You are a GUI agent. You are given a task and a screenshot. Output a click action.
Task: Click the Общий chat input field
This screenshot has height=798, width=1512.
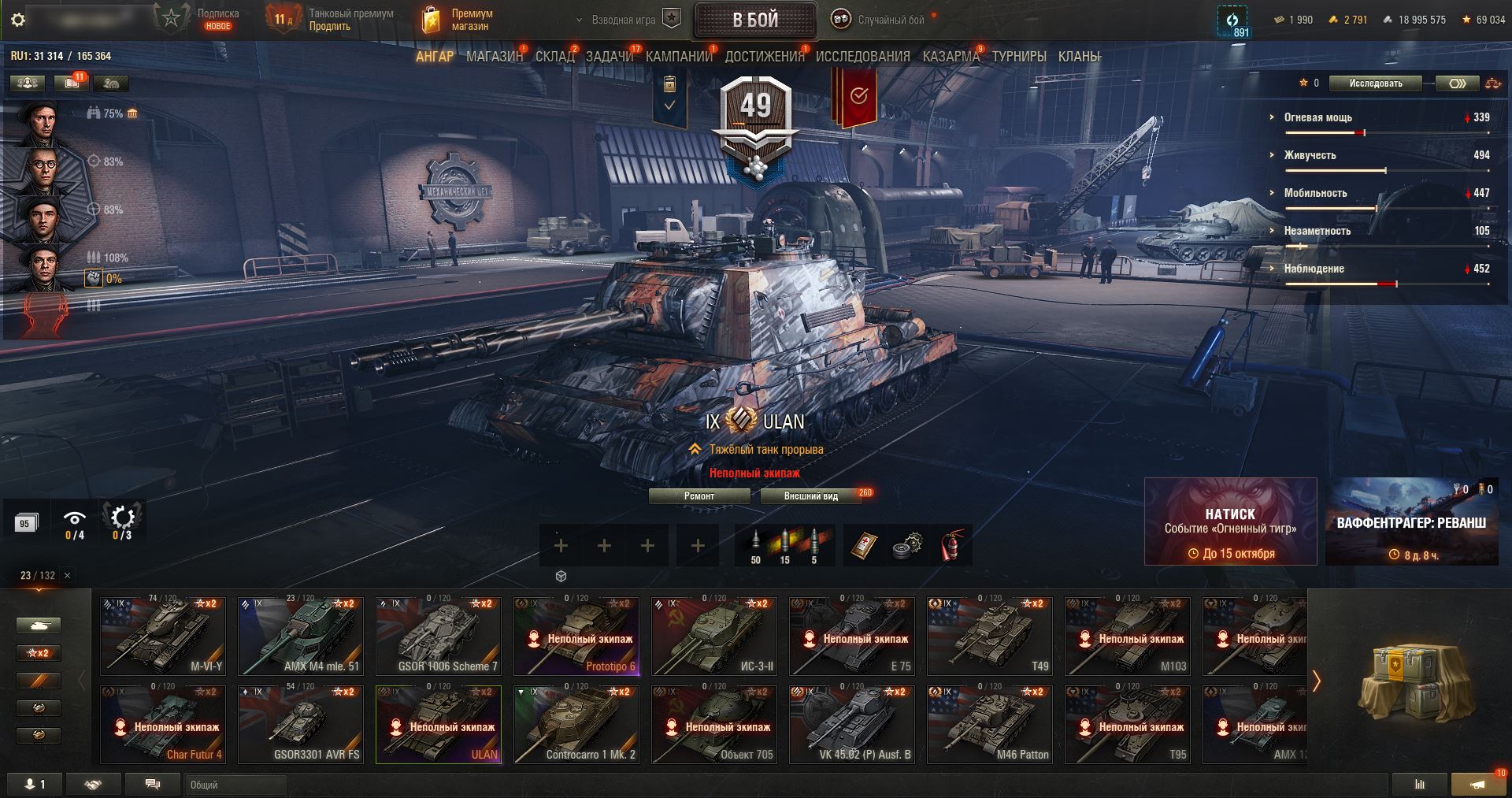point(235,785)
